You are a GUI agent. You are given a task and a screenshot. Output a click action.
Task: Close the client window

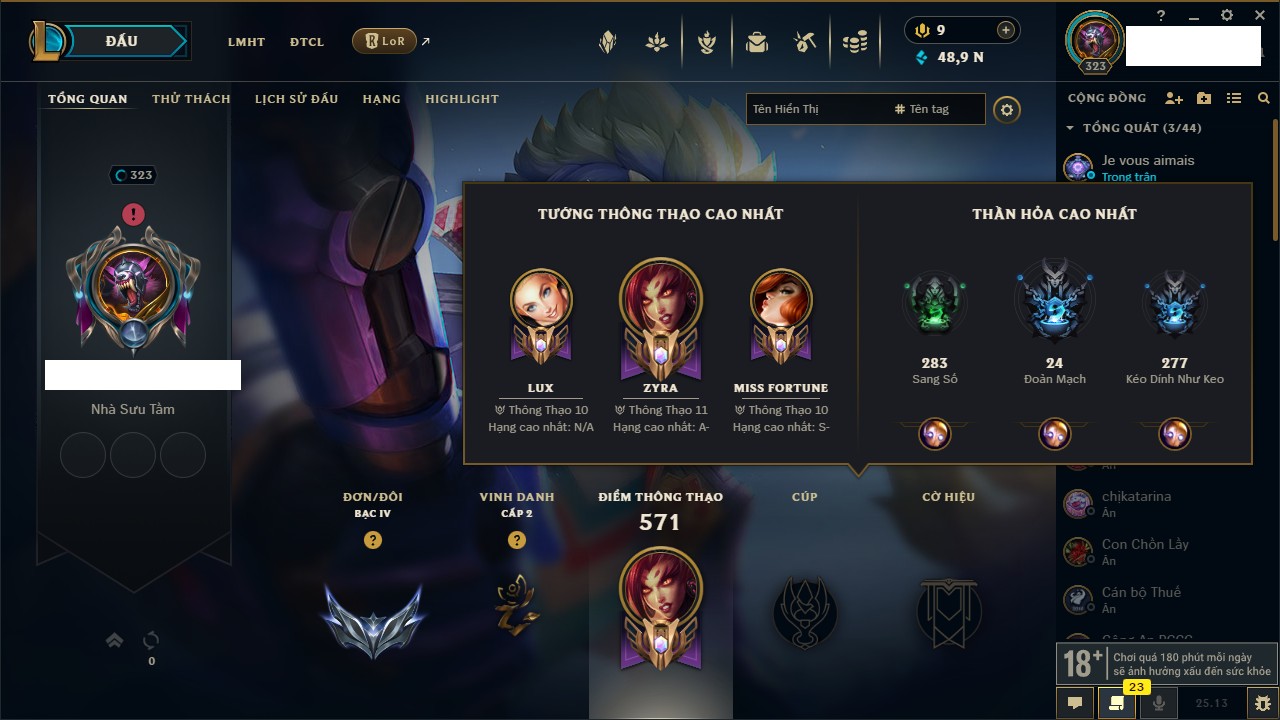click(1256, 15)
